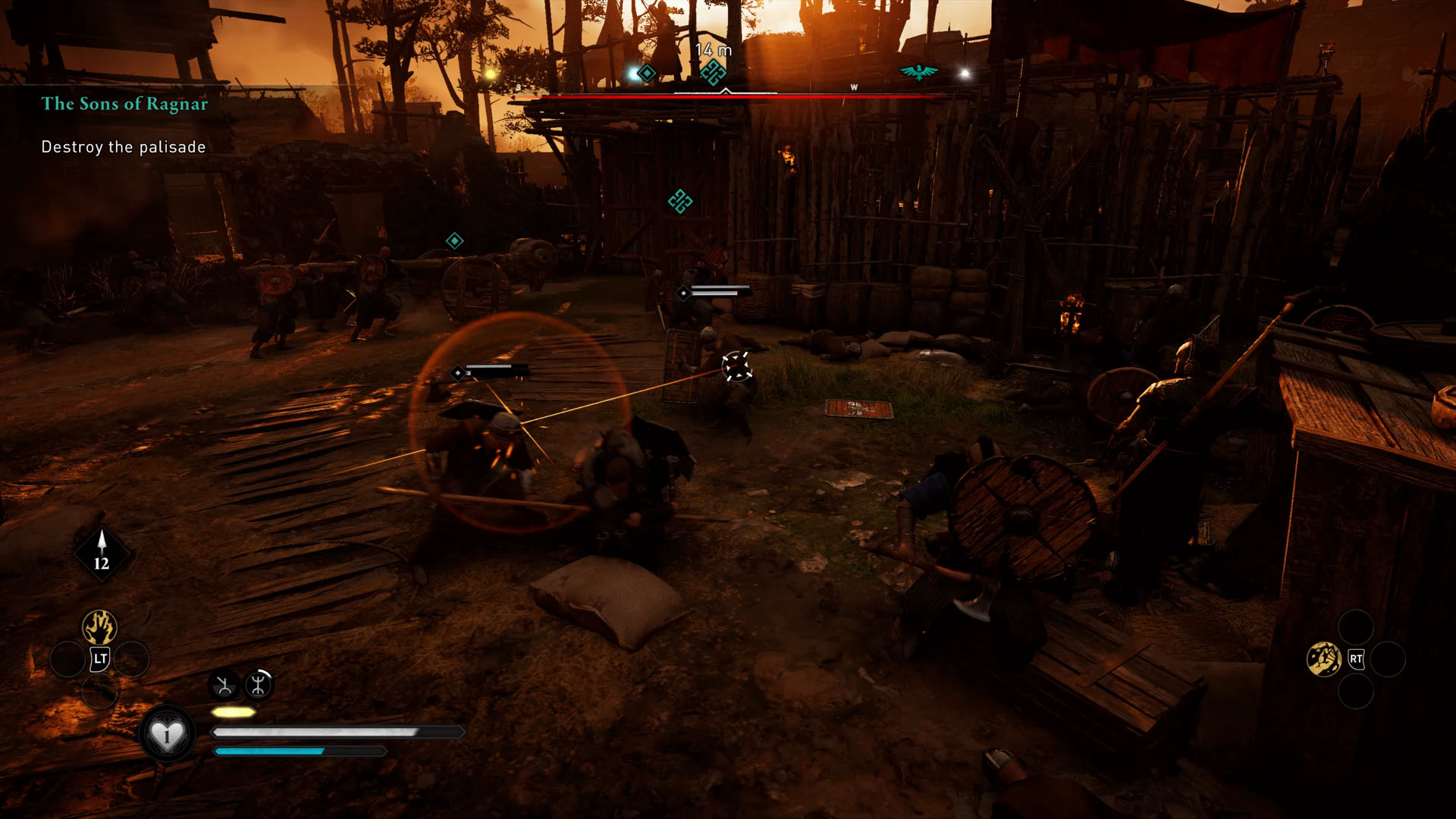Activate the golden fist melee ability

[x=1324, y=659]
